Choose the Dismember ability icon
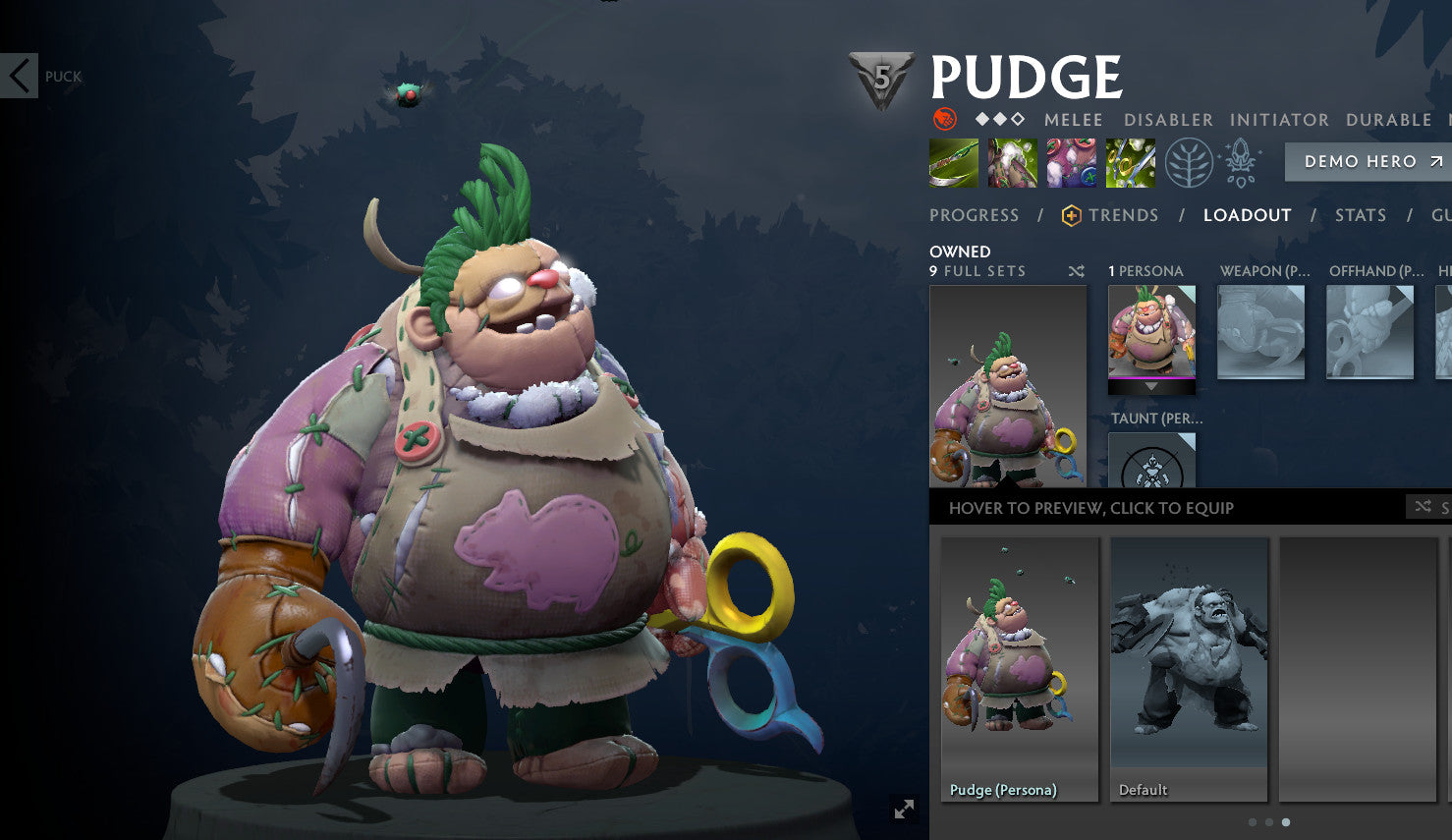1452x840 pixels. (x=1131, y=163)
